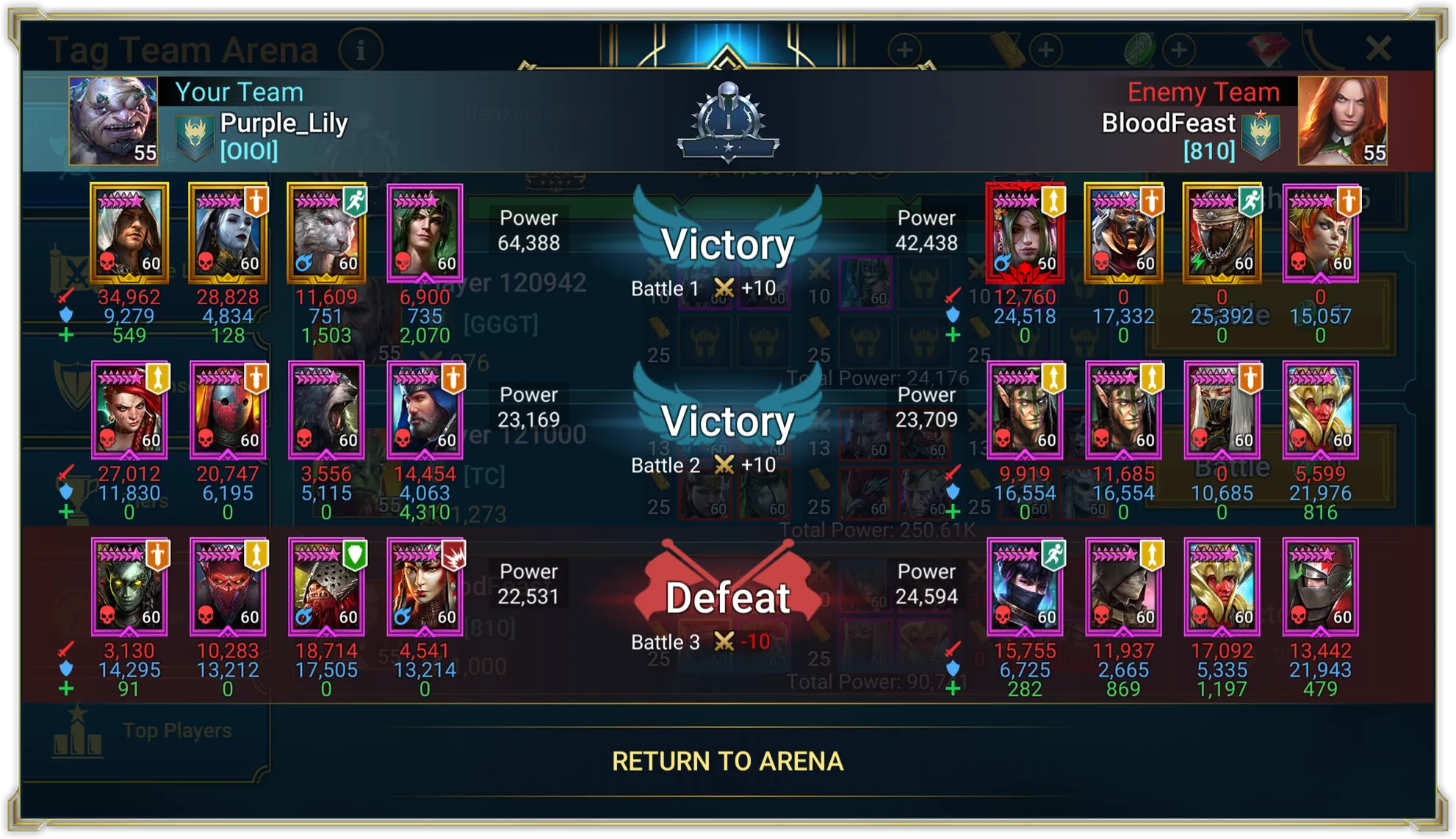Inspect the pale dark-haired woman champion
This screenshot has height=839, width=1456.
(x=228, y=232)
